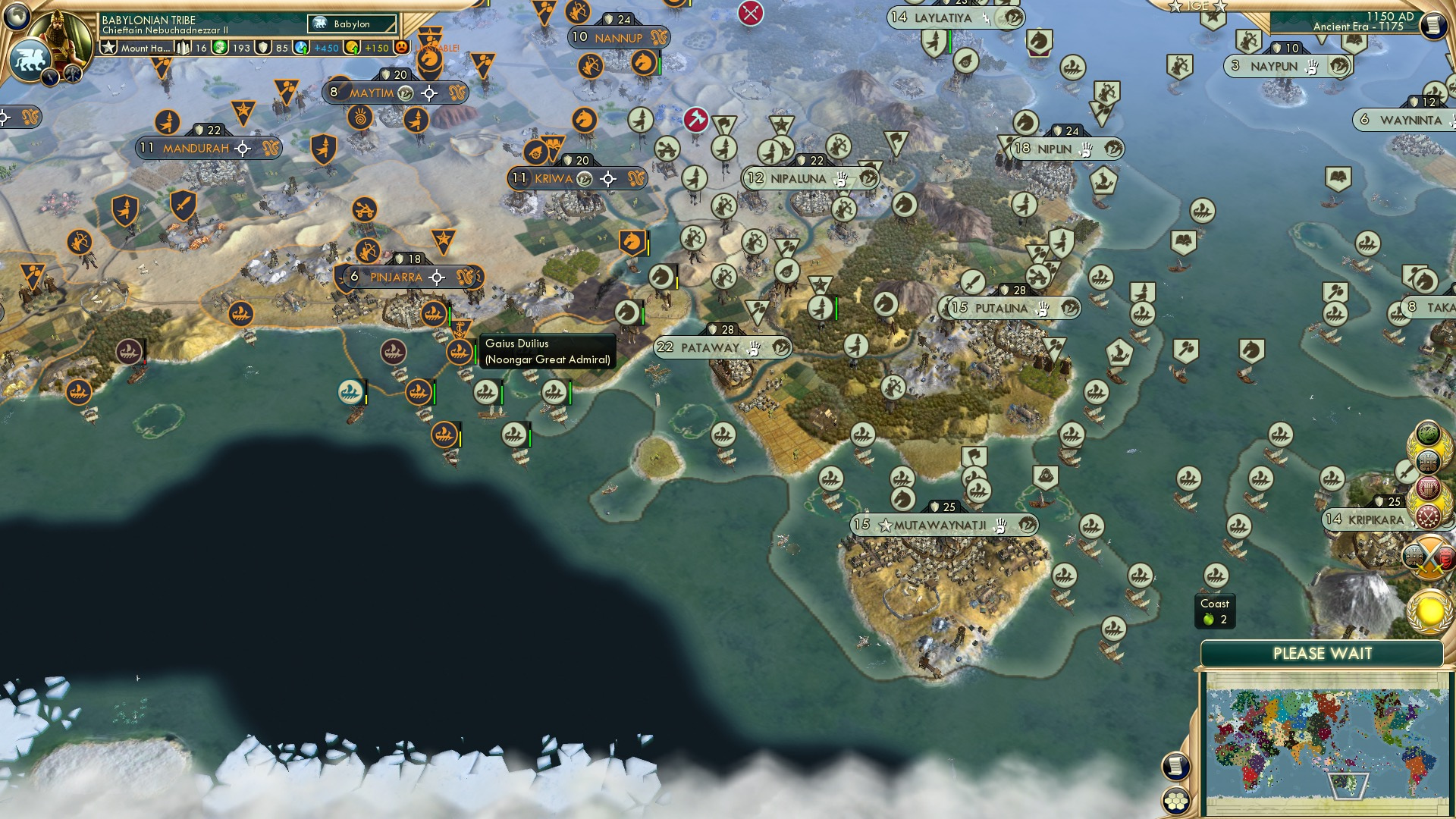Click the star toggle left of IGE
The image size is (1456, 819).
(1175, 8)
